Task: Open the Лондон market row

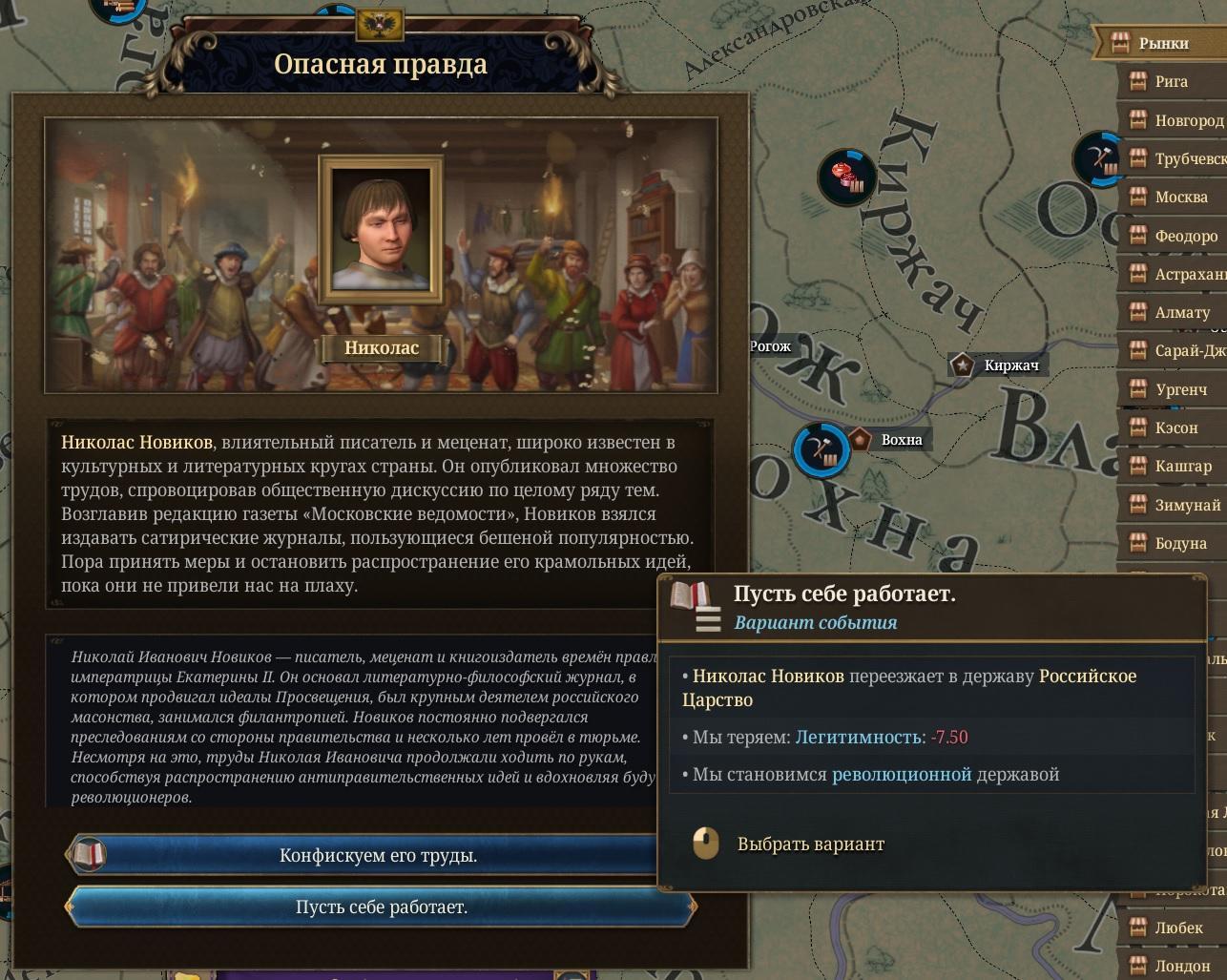Action: click(1181, 966)
